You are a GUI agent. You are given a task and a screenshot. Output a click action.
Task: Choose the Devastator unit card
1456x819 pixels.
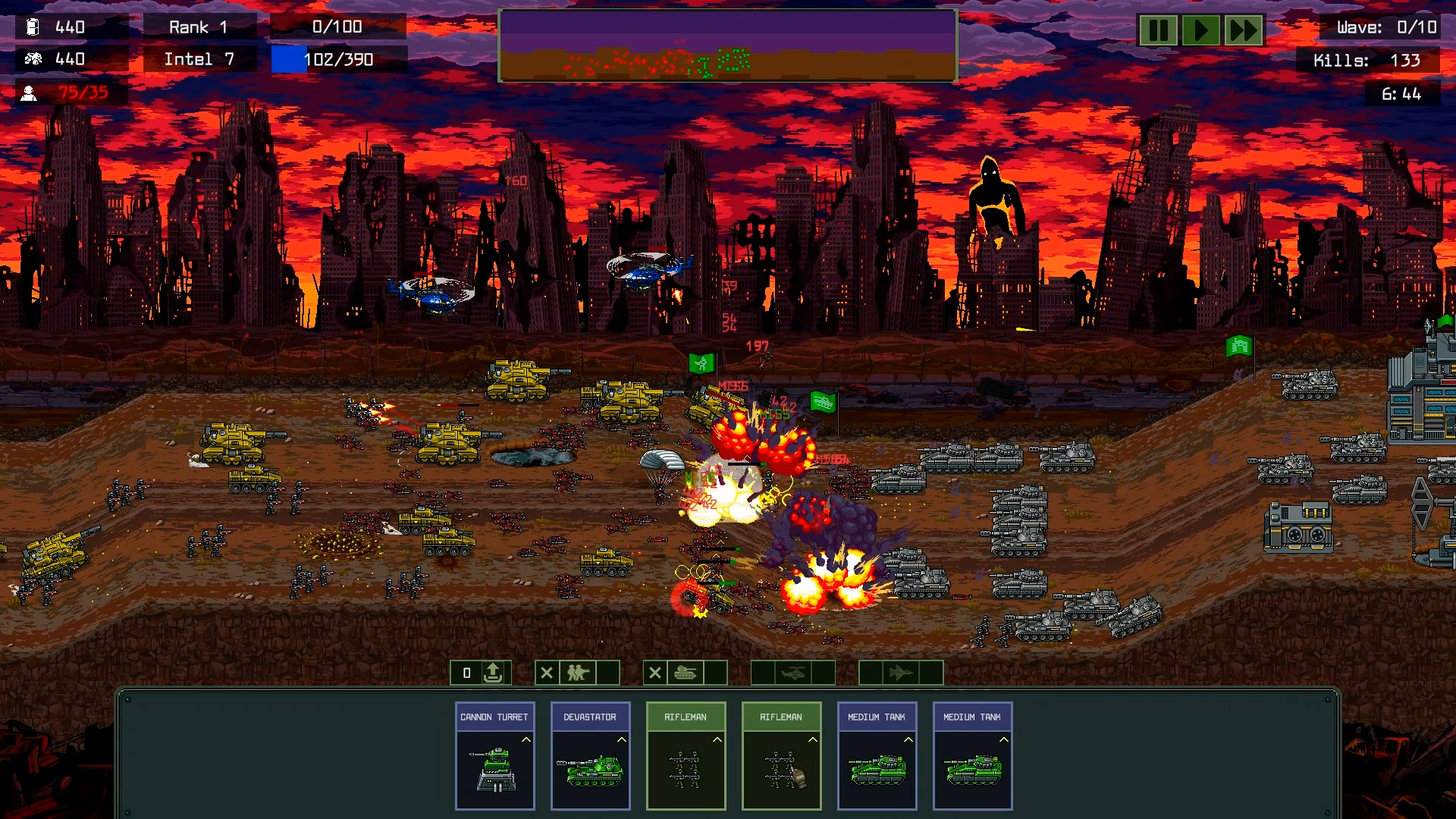pyautogui.click(x=590, y=756)
